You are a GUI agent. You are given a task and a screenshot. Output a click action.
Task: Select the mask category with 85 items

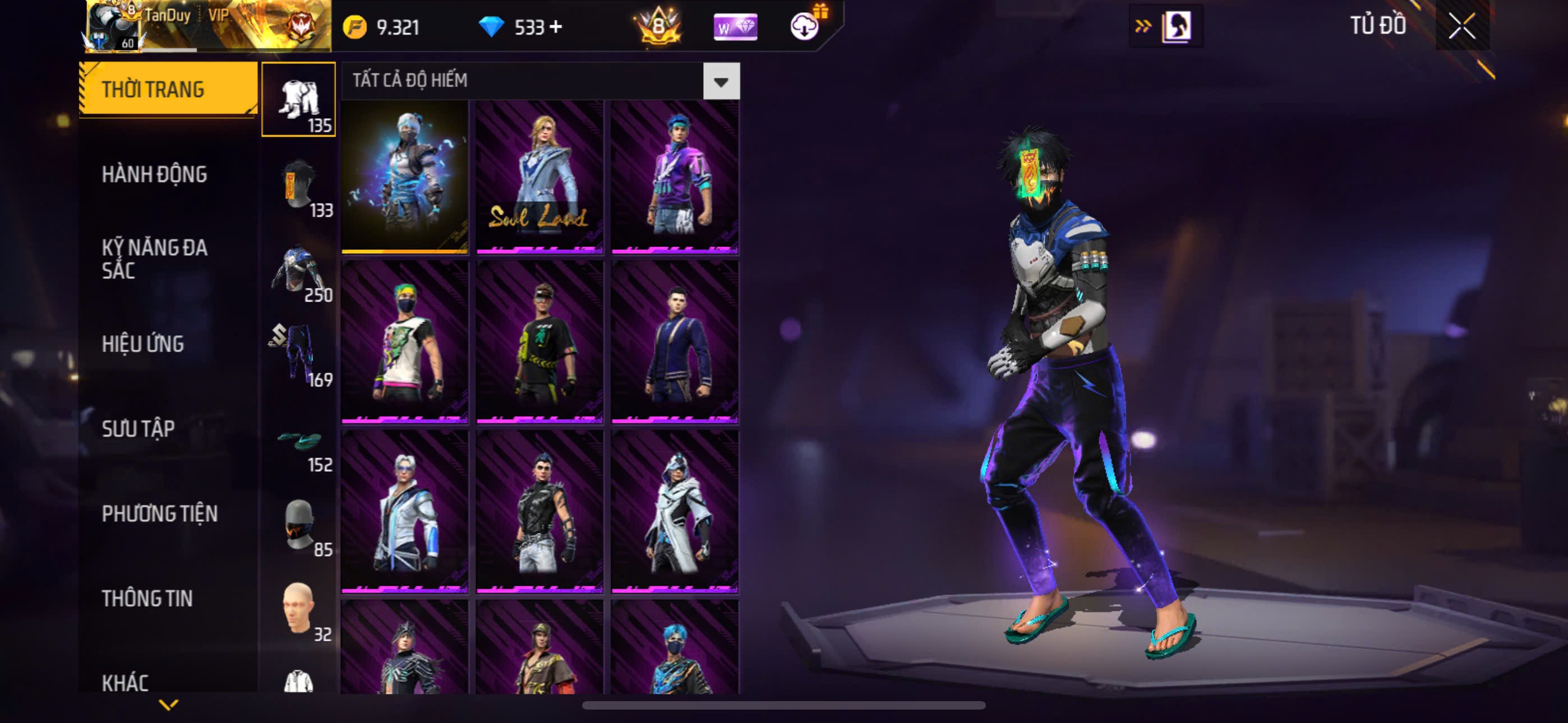299,526
